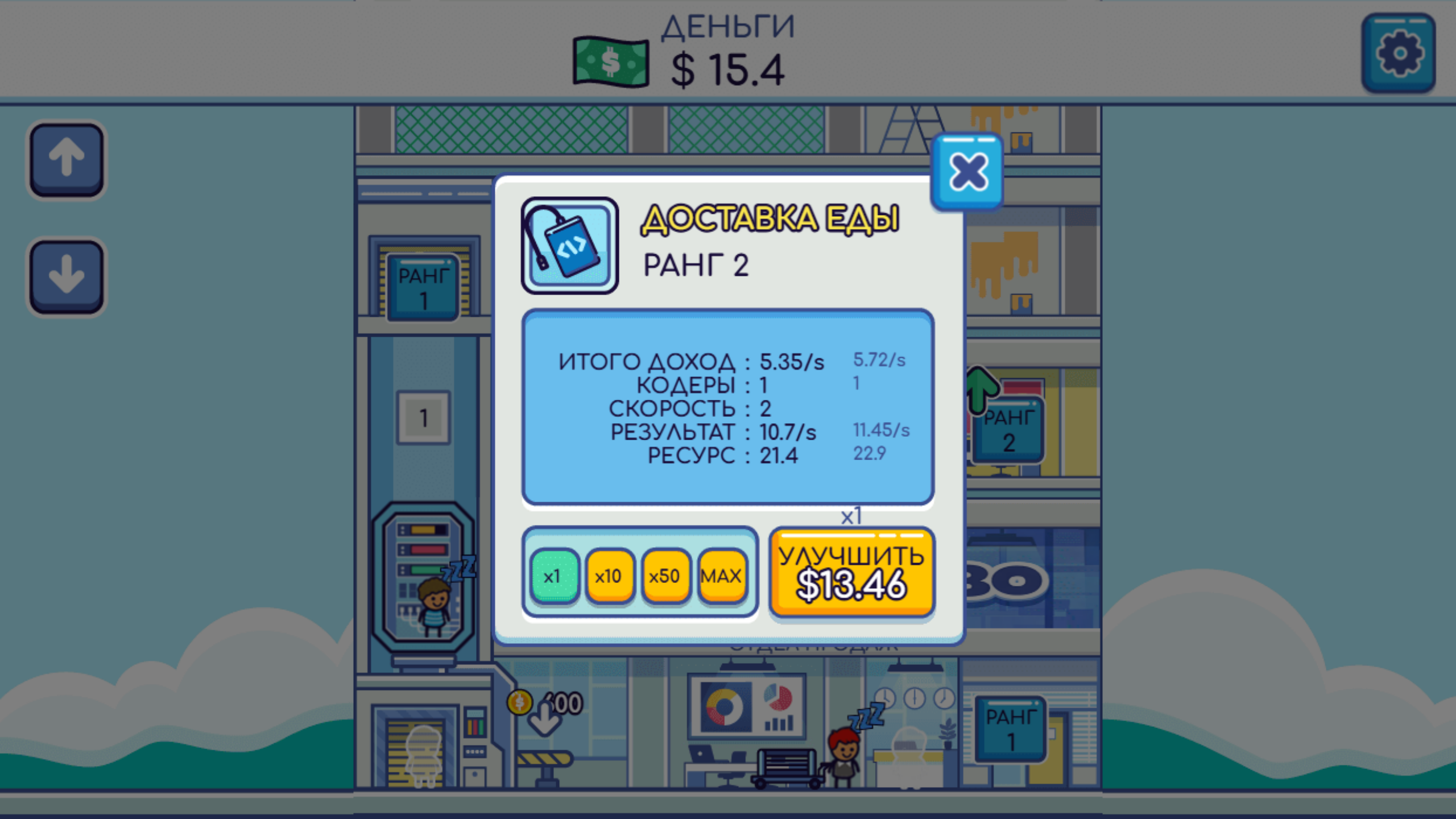Image resolution: width=1456 pixels, height=819 pixels.
Task: Click the Ранг 1 badge in the sales office
Action: (x=1010, y=727)
